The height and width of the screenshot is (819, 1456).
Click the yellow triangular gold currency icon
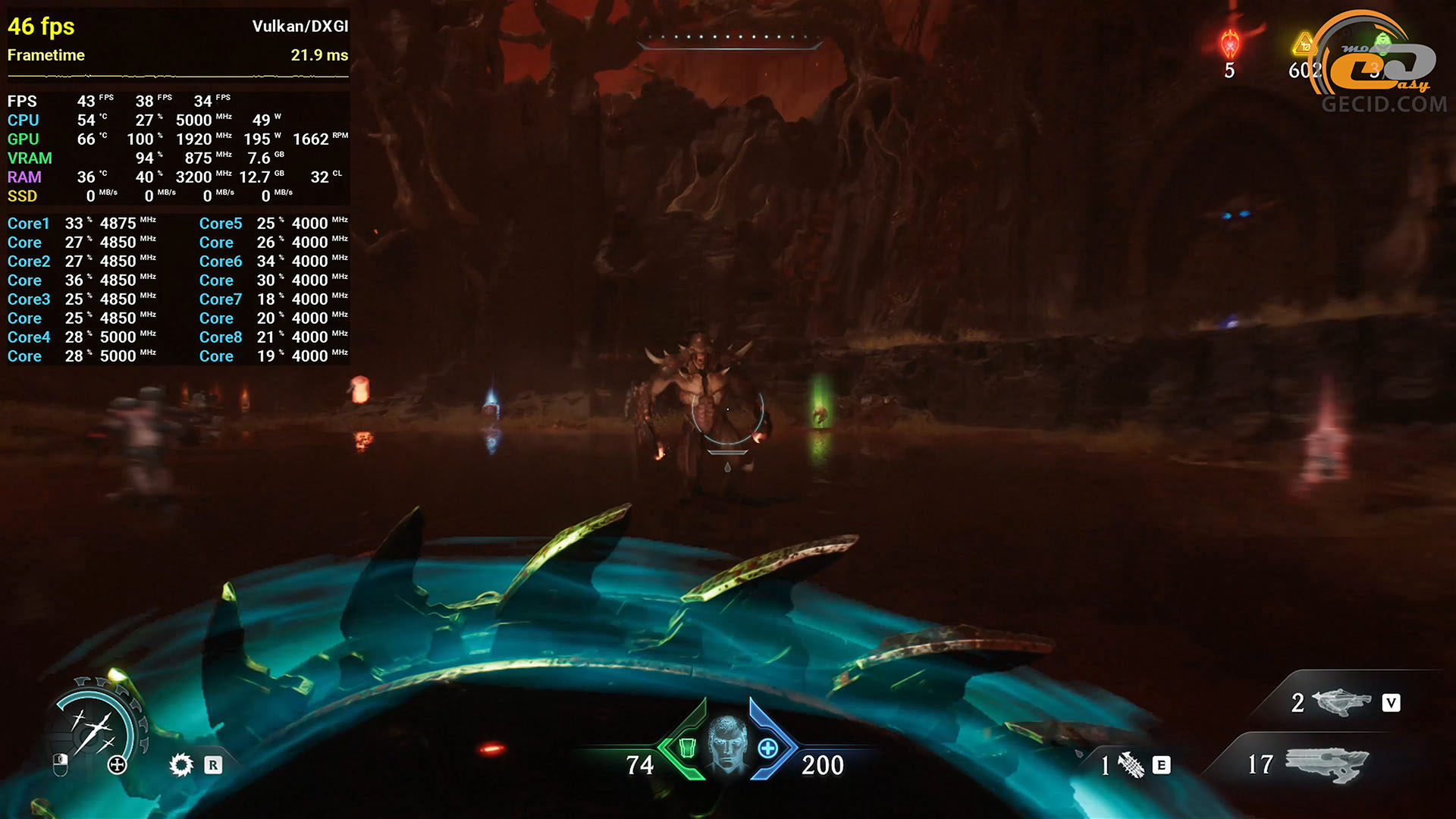click(1304, 45)
